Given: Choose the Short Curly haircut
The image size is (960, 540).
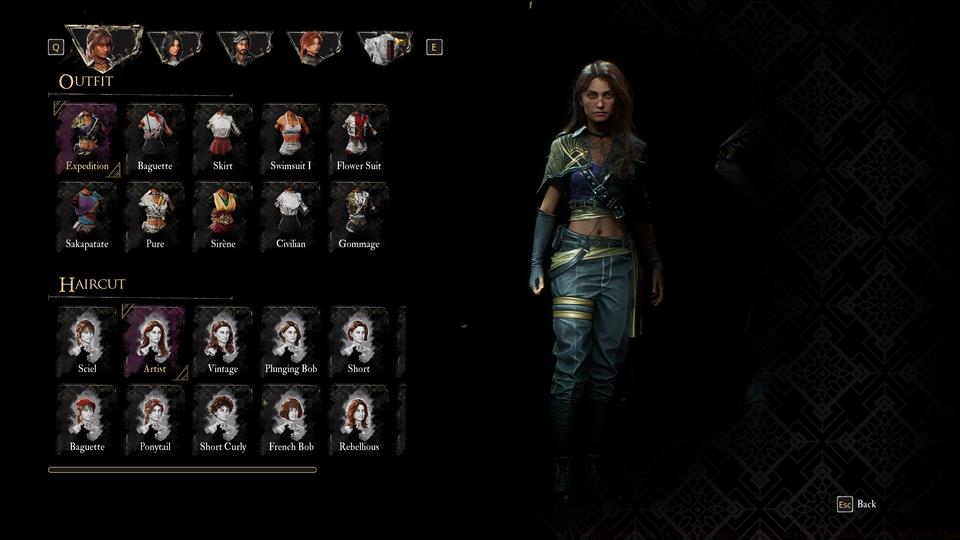Looking at the screenshot, I should point(223,419).
